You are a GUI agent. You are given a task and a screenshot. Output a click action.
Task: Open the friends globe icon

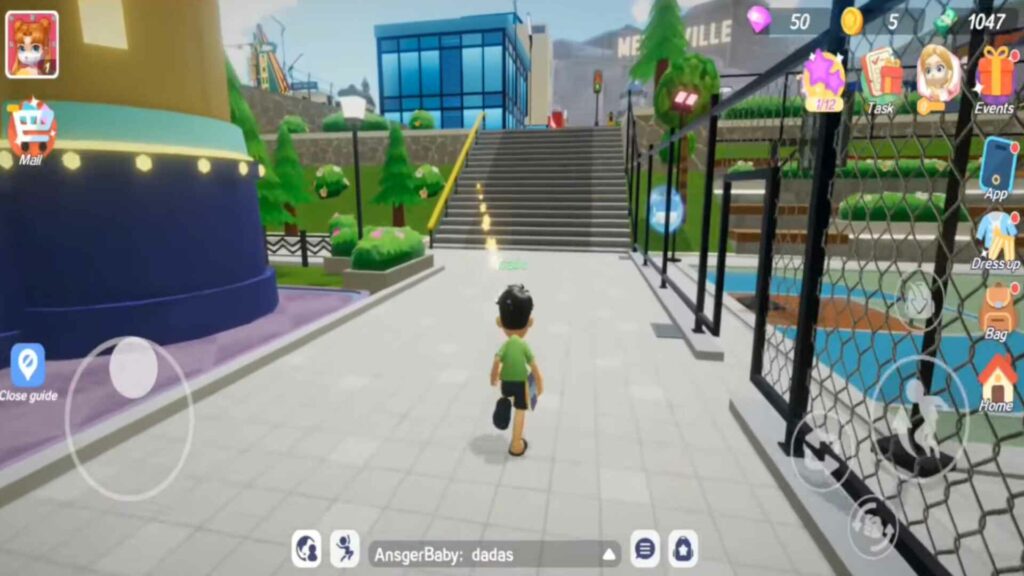coord(306,549)
